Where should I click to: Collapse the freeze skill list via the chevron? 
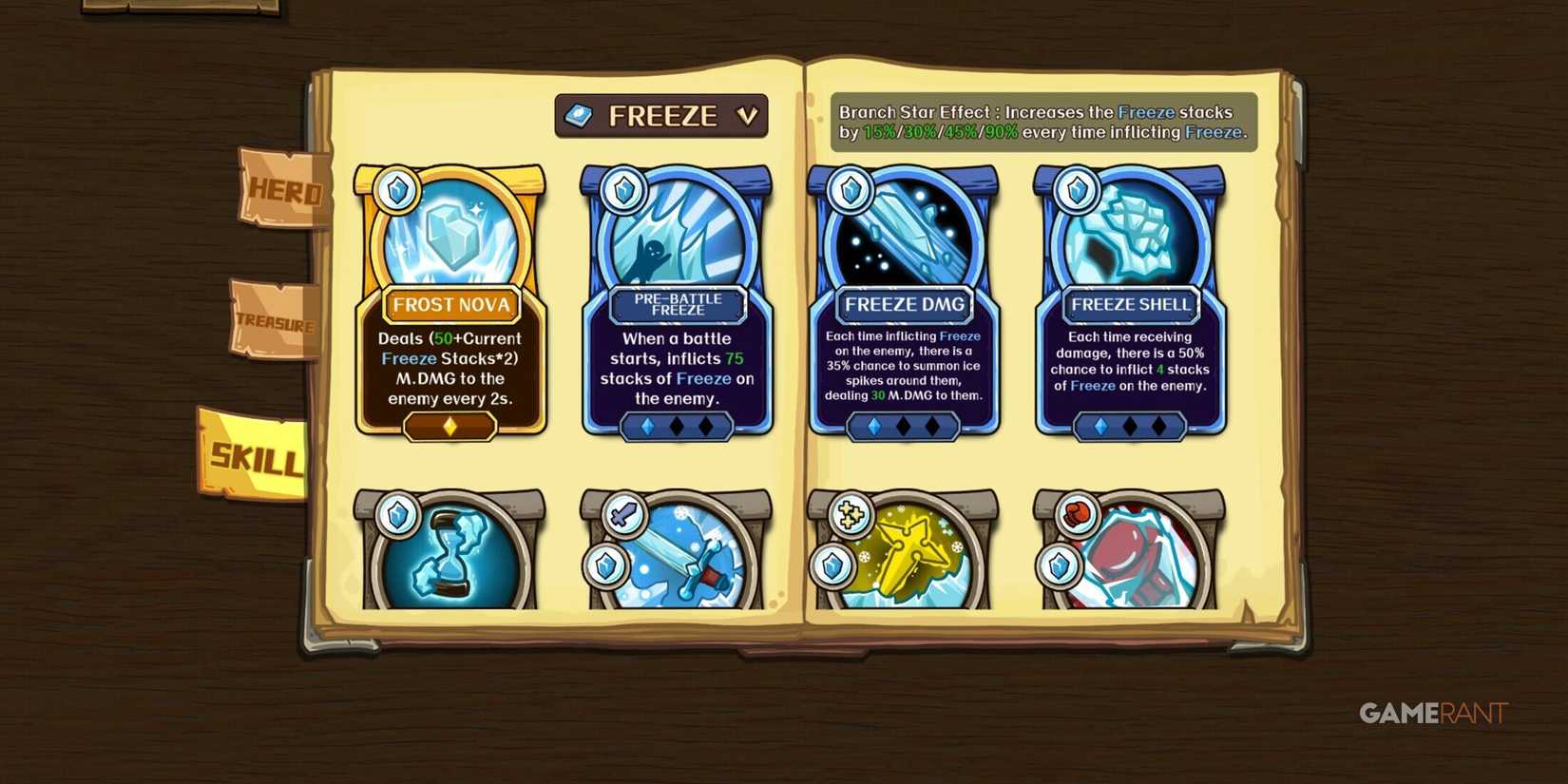click(x=750, y=114)
